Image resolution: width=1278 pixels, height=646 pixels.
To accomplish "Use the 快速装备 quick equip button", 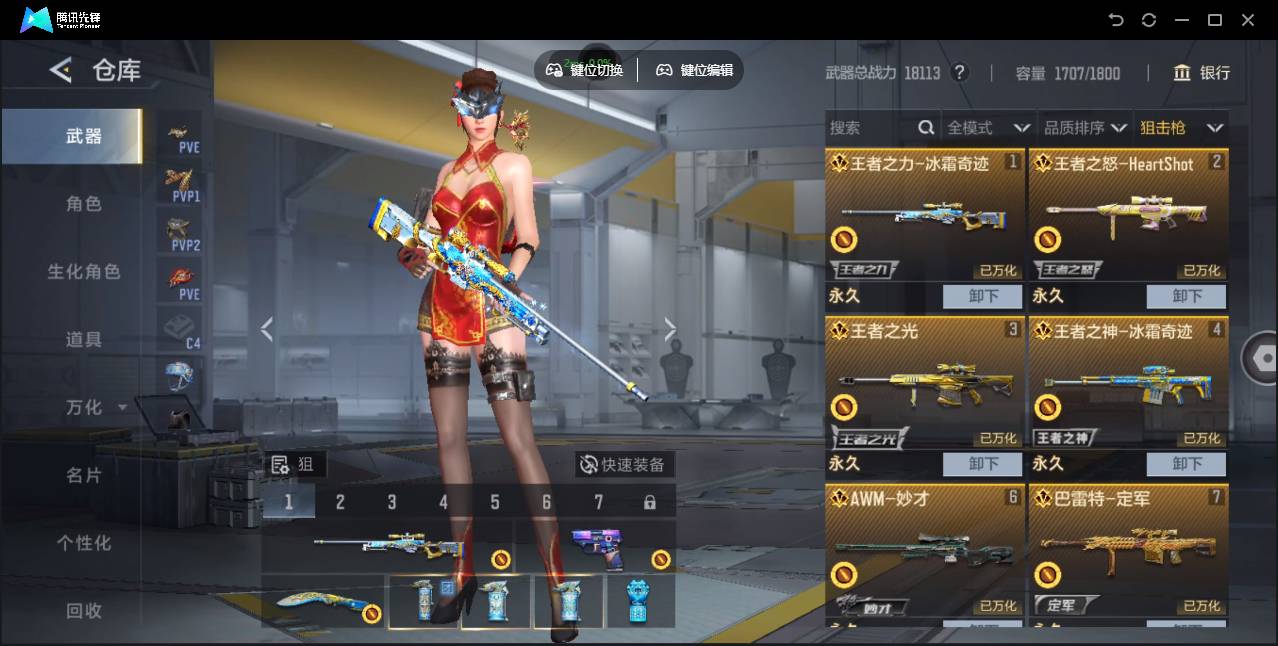I will pos(625,465).
